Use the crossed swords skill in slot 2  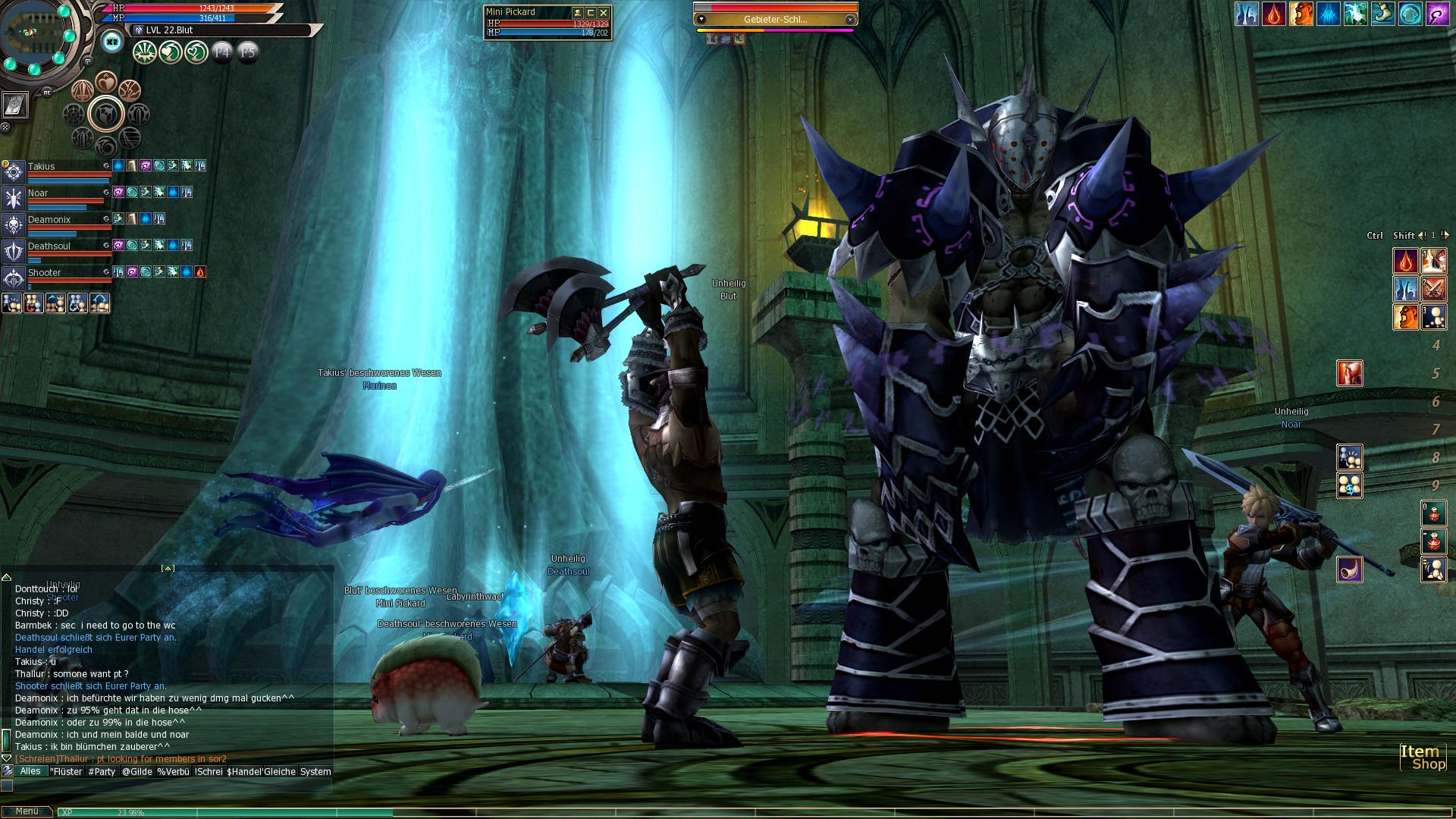point(1433,288)
